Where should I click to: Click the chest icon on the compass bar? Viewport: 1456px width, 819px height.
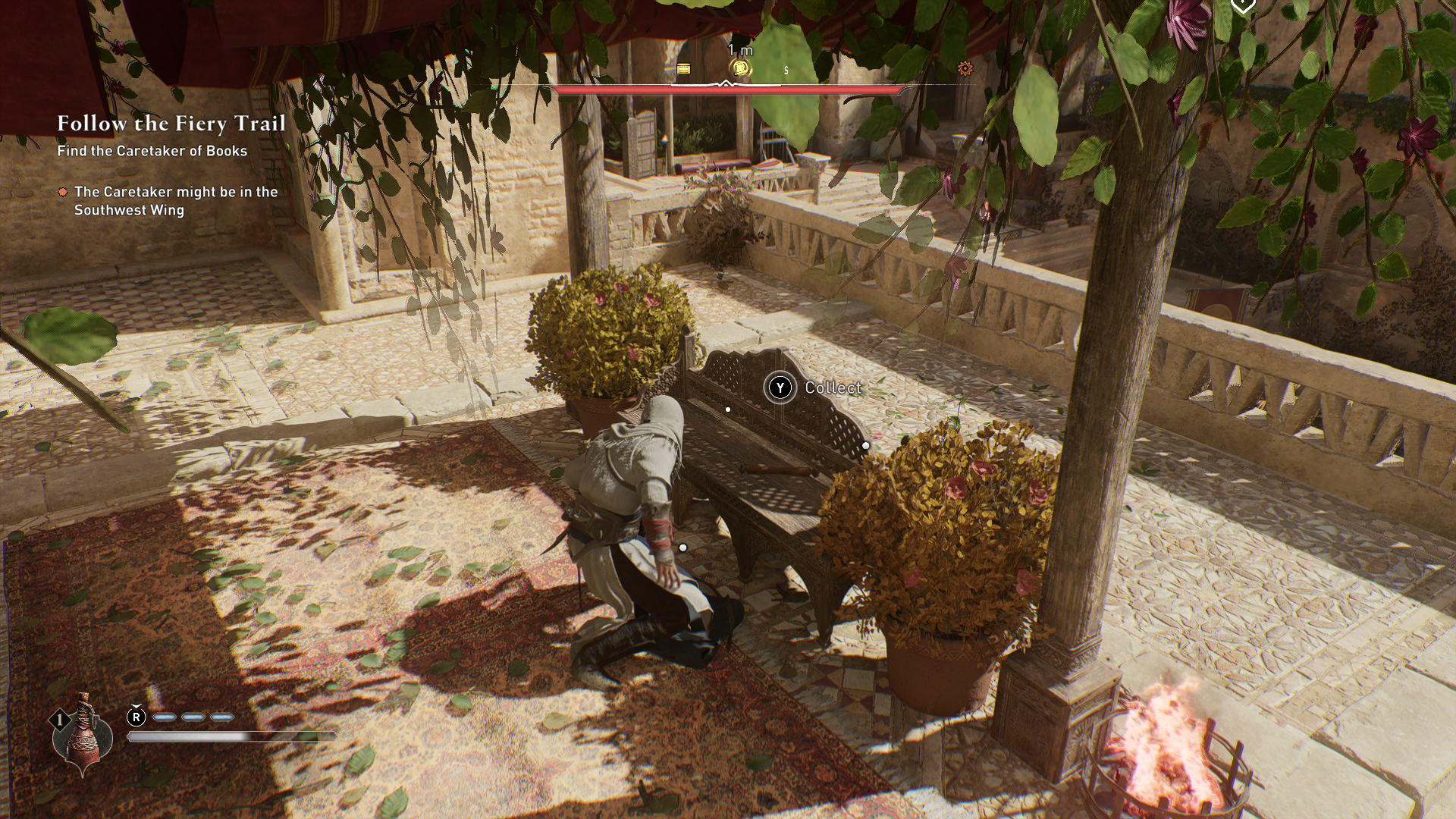[x=683, y=69]
